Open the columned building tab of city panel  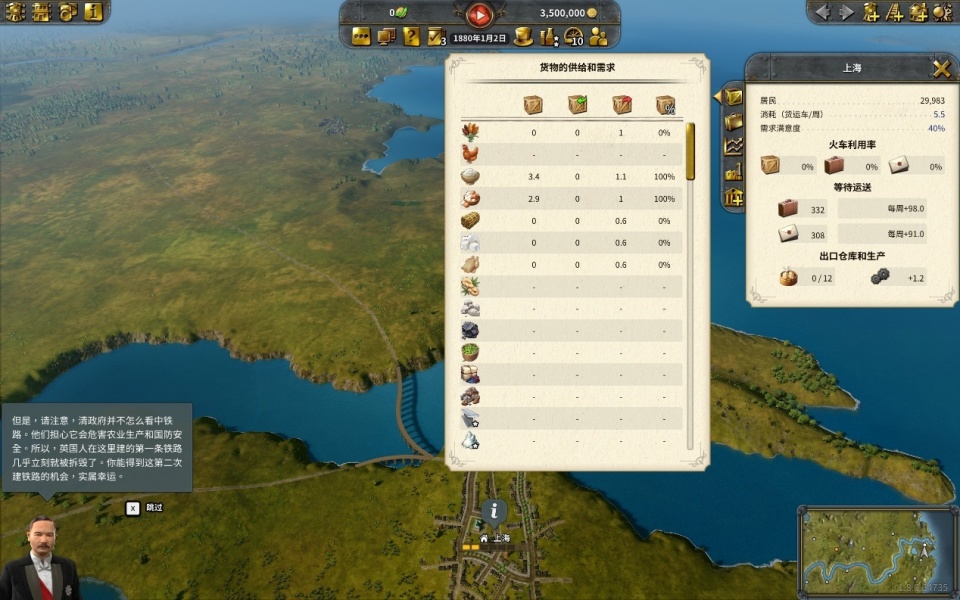[x=734, y=196]
